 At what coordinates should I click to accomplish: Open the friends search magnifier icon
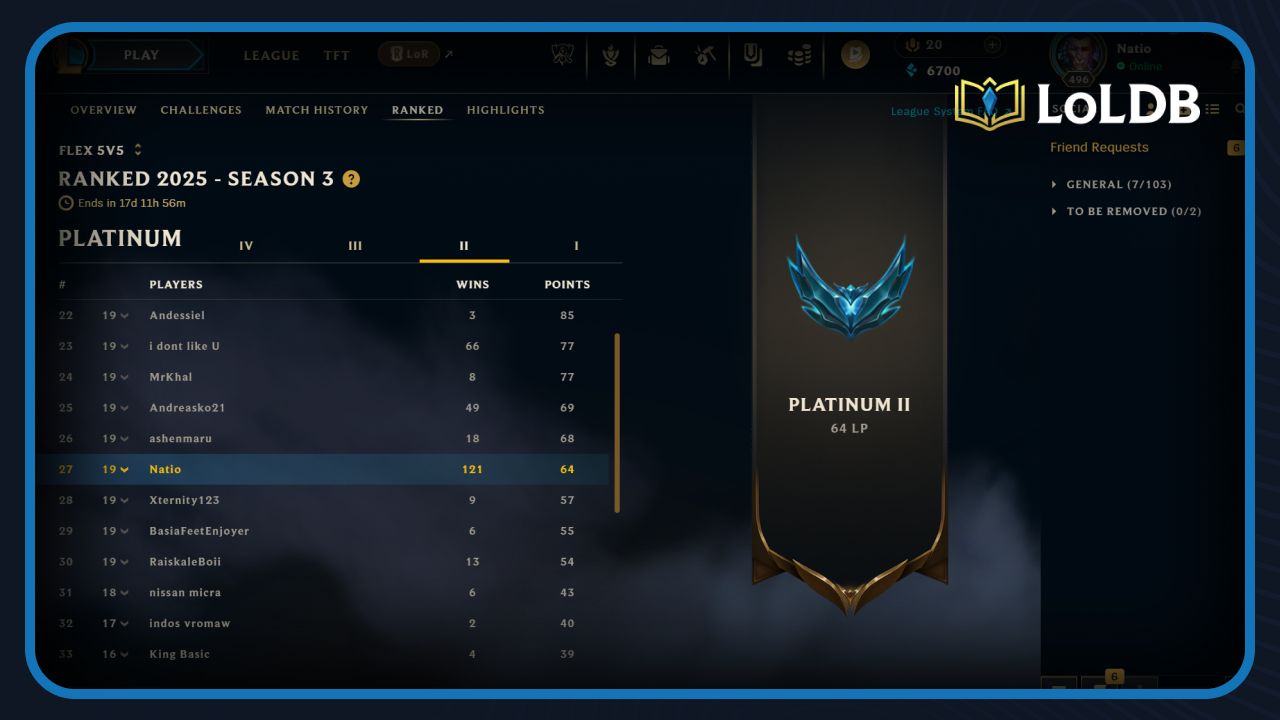[1242, 108]
